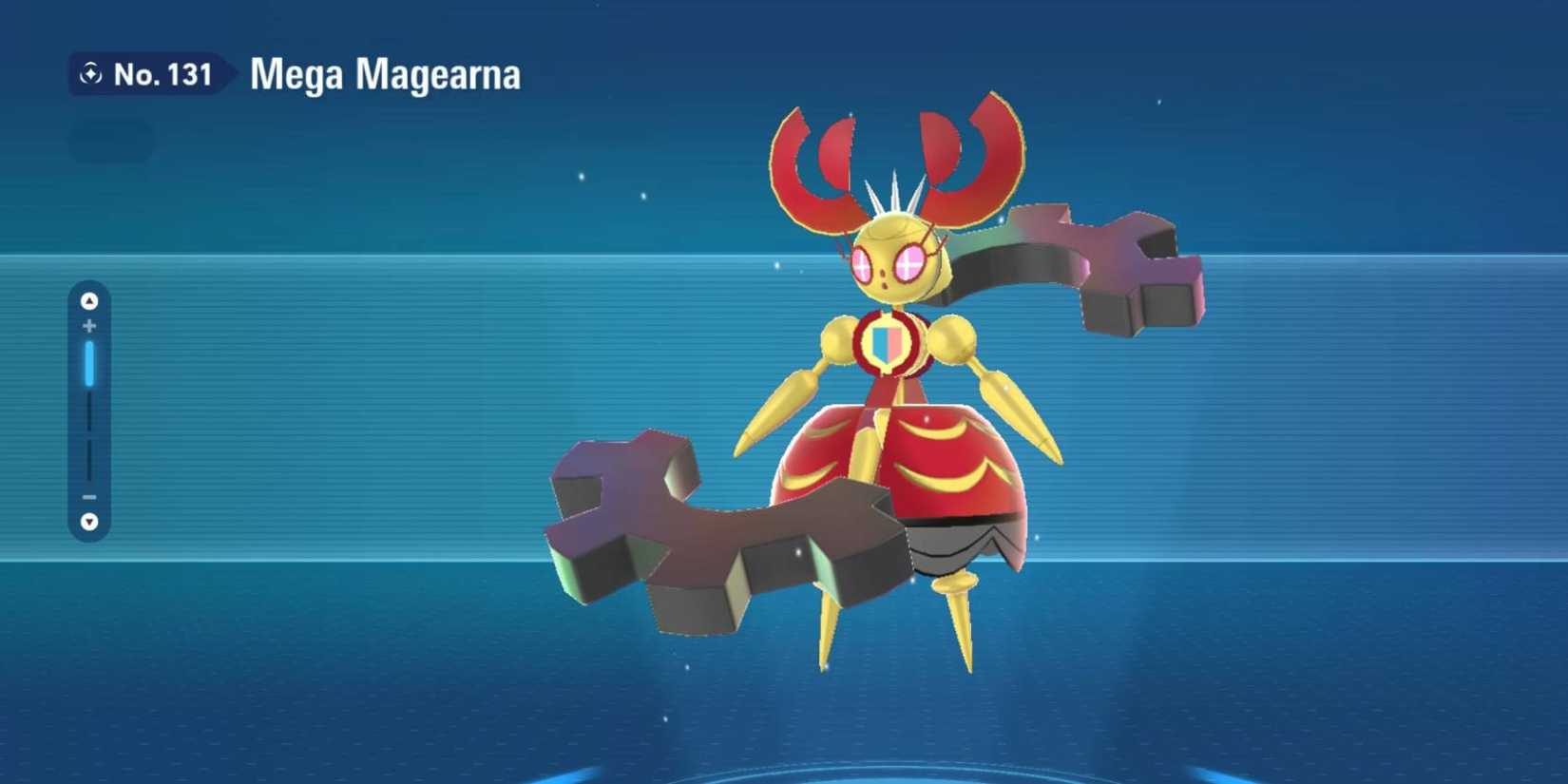Viewport: 1568px width, 784px height.
Task: Click the minus zoom icon below the slider
Action: point(88,497)
